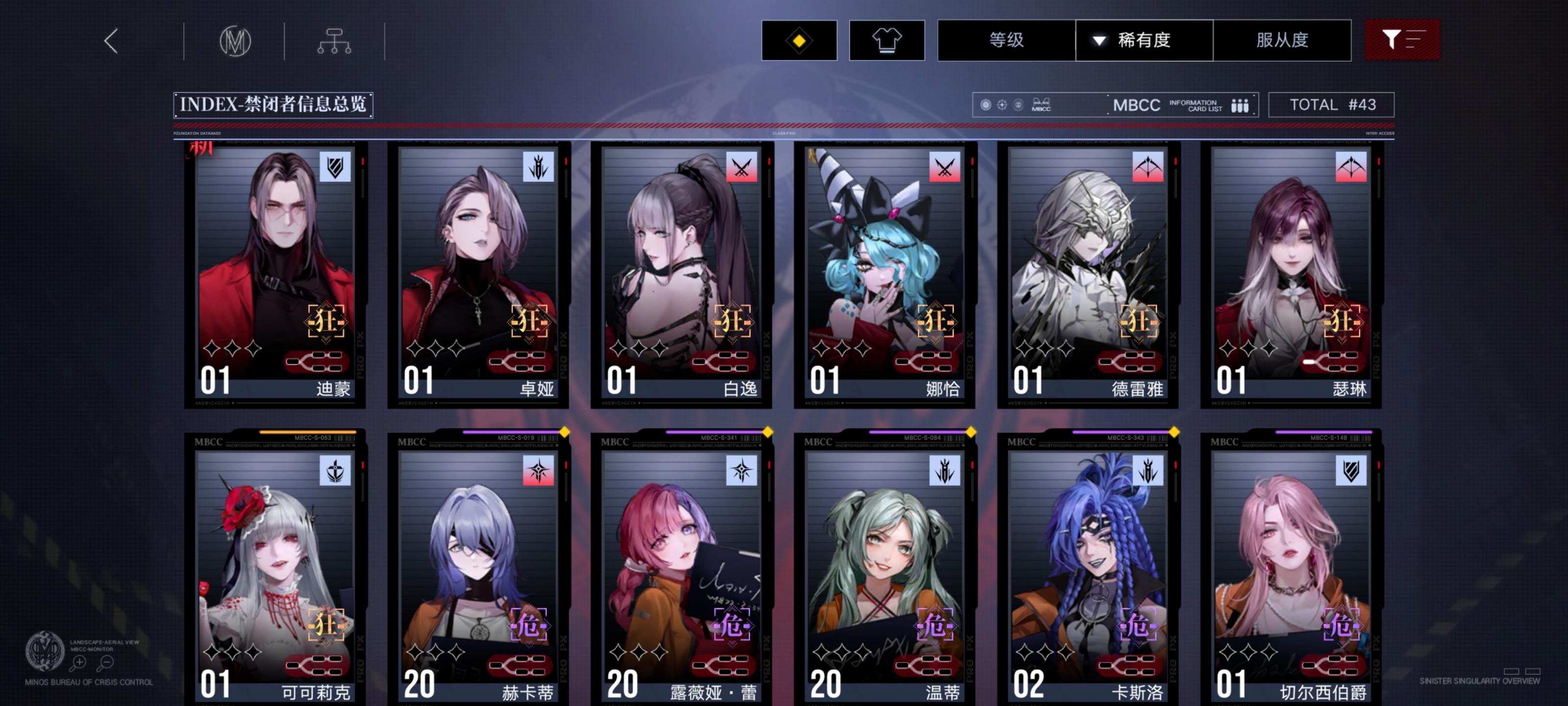Expand the 等级 sorting option

coord(1004,40)
